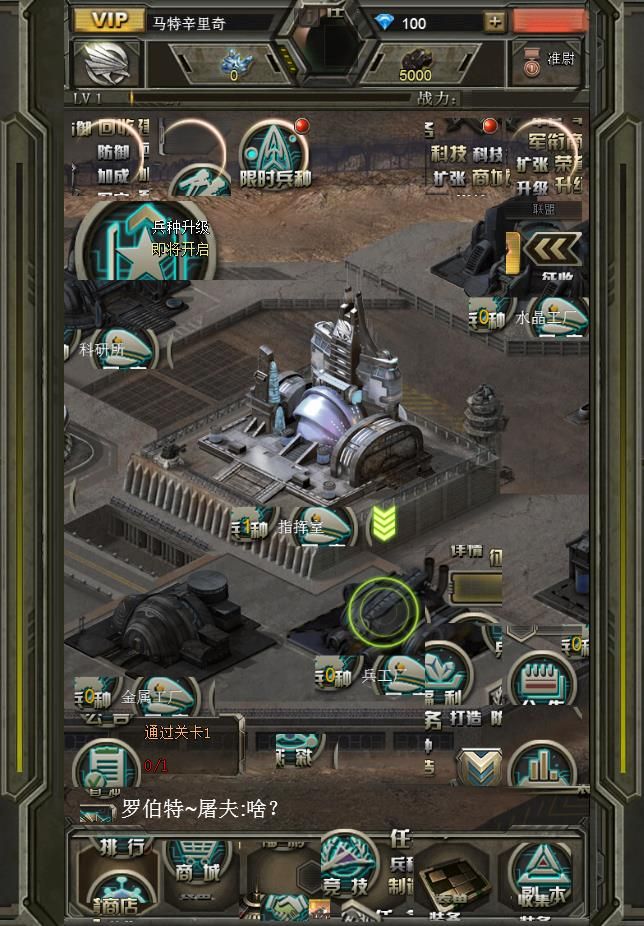Open the VIP panel

coord(109,21)
